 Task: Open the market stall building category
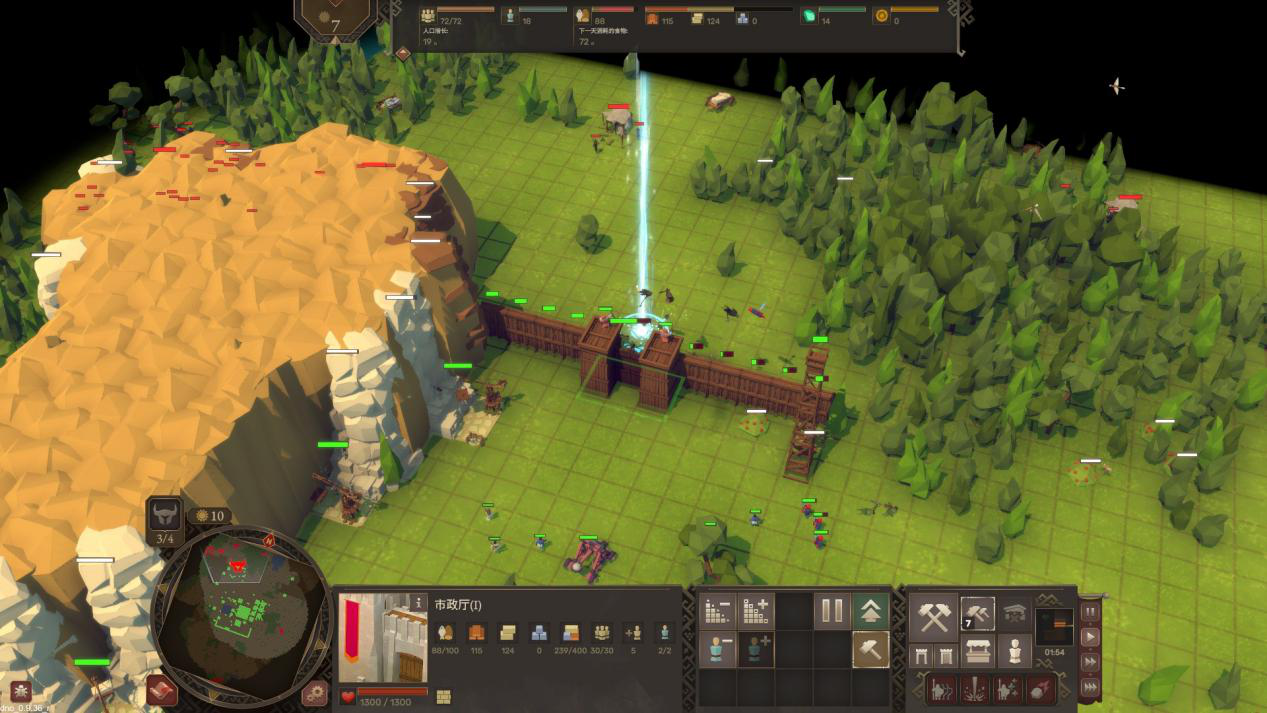click(x=977, y=653)
